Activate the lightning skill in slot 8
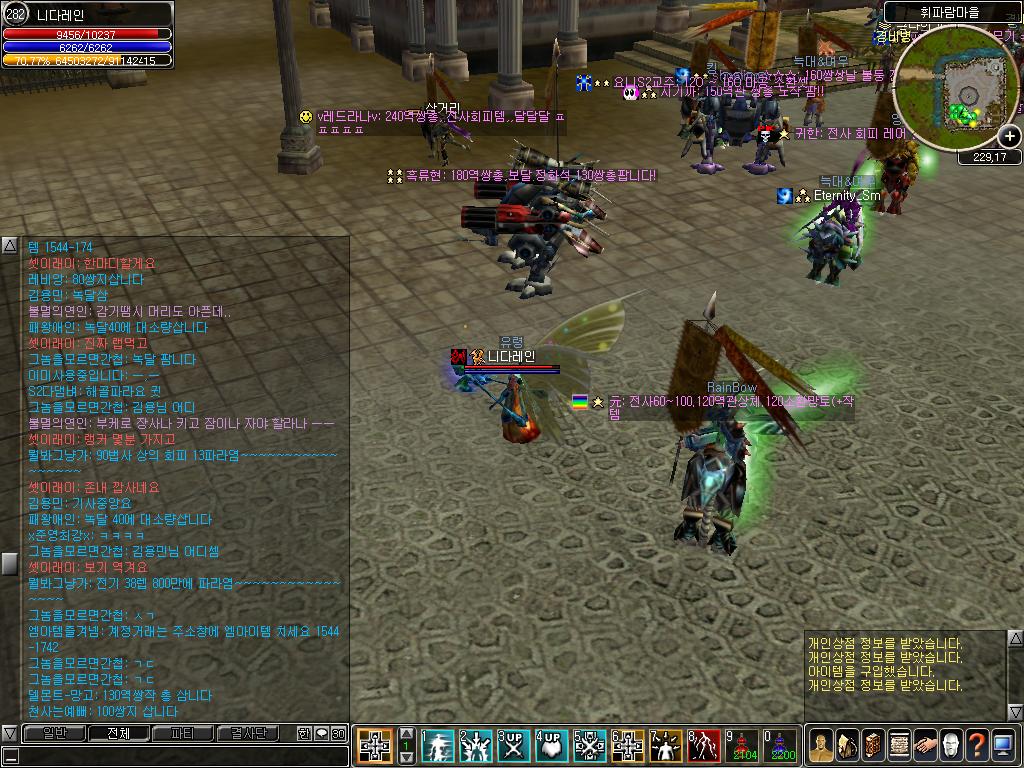Image resolution: width=1024 pixels, height=768 pixels. [705, 746]
